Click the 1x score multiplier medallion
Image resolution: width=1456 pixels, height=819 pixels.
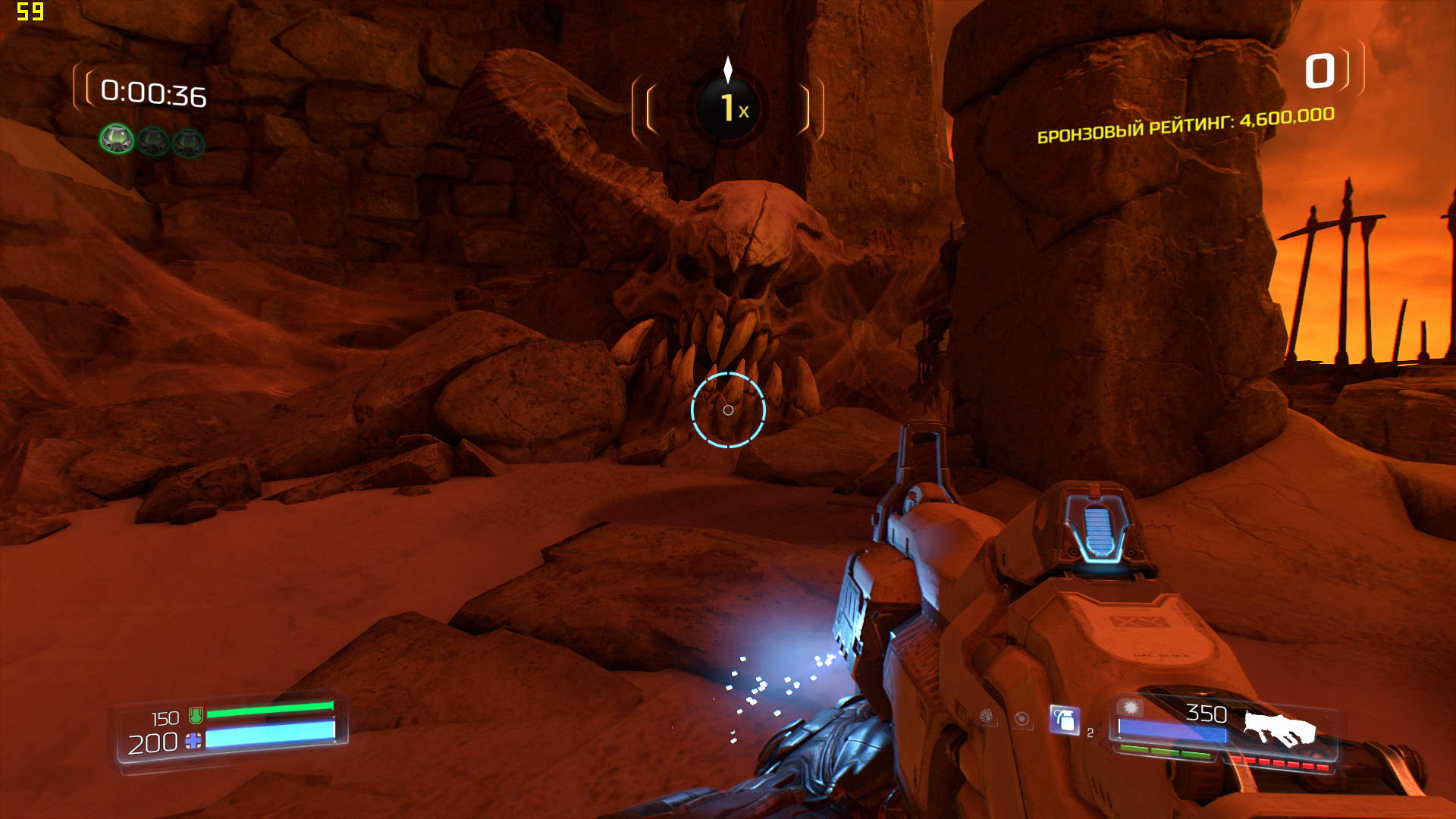[x=728, y=108]
